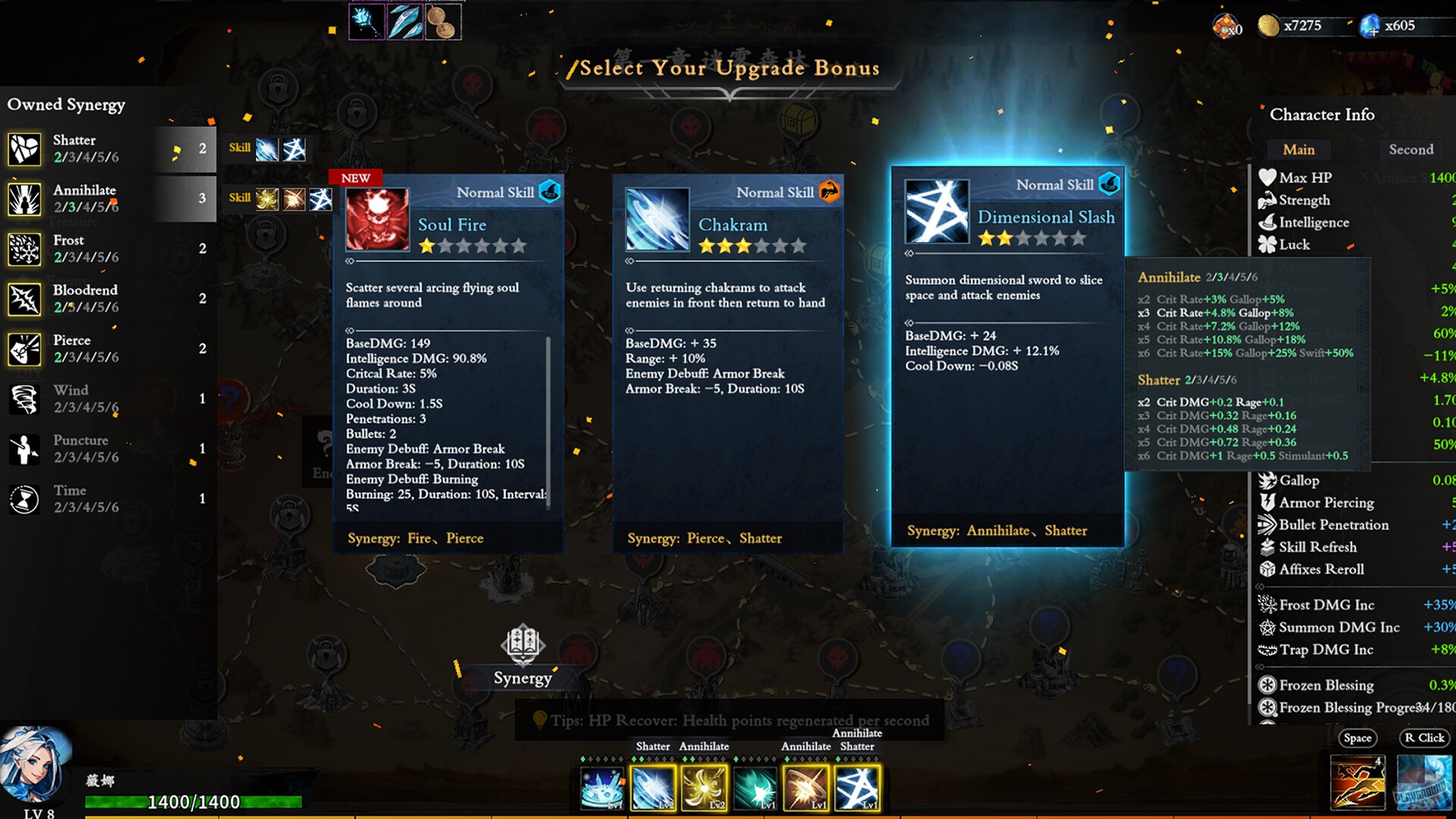1456x819 pixels.
Task: Select the Shatter synergy icon
Action: 24,149
